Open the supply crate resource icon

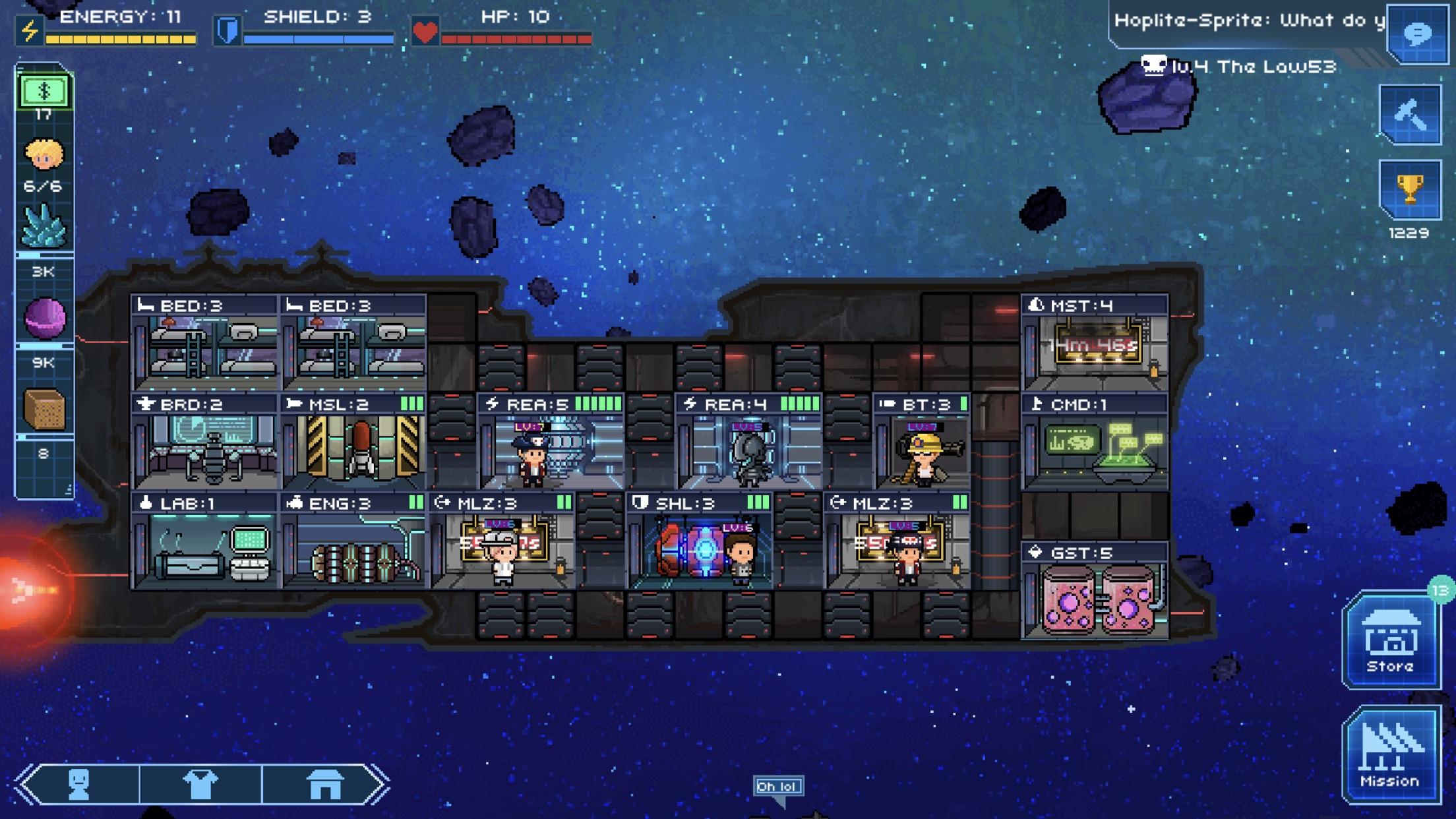tap(44, 409)
